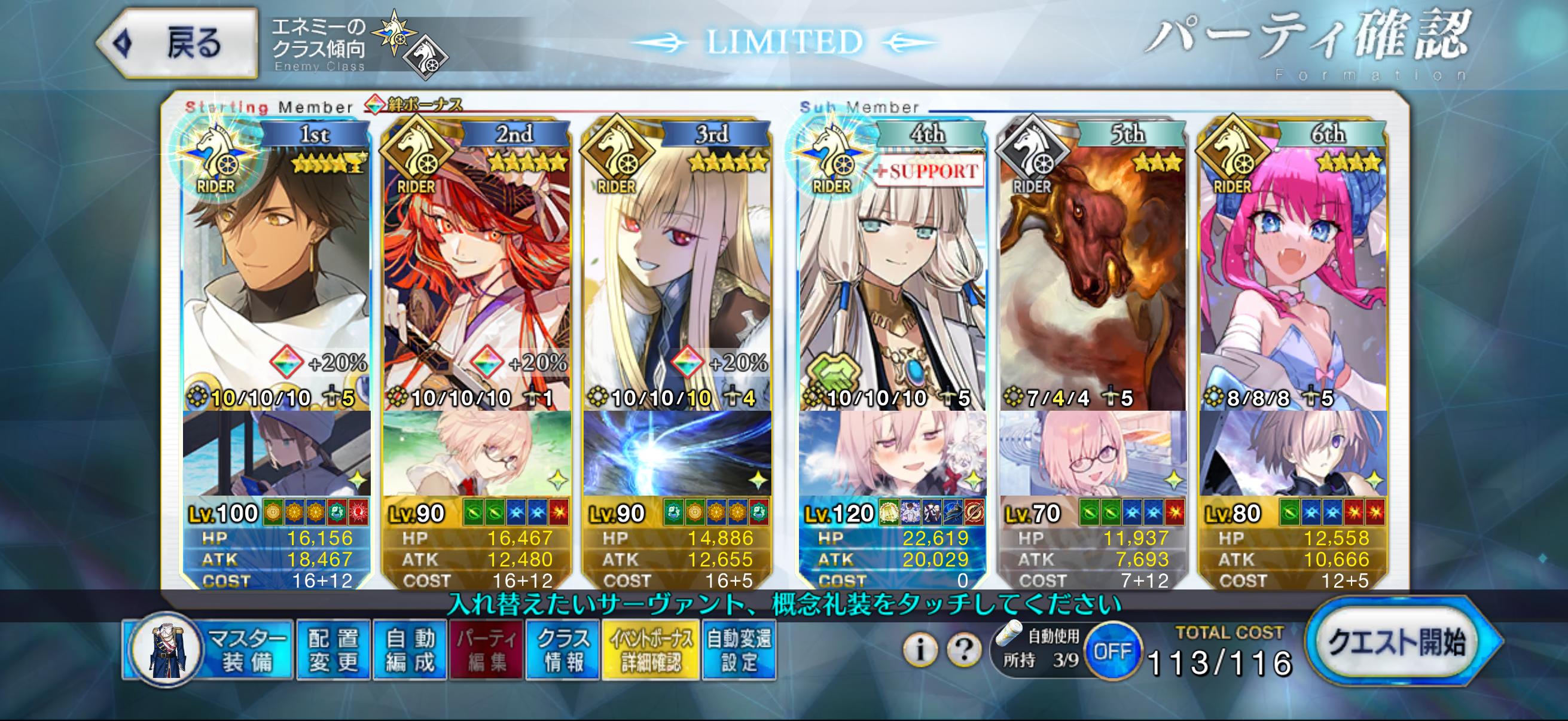Click the round i info button
Image resolution: width=1568 pixels, height=721 pixels.
coord(919,650)
